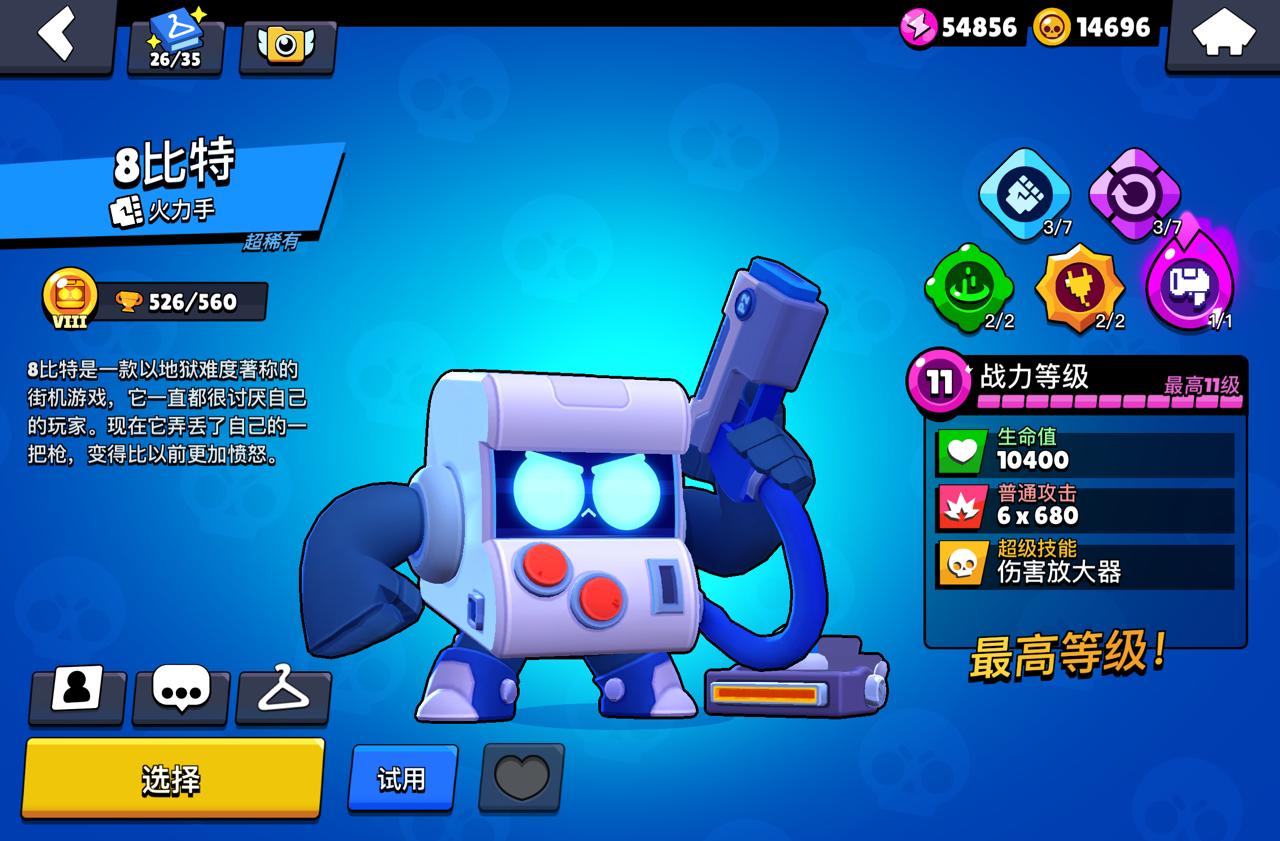Image resolution: width=1280 pixels, height=841 pixels.
Task: View the green gadget icon
Action: pos(969,288)
